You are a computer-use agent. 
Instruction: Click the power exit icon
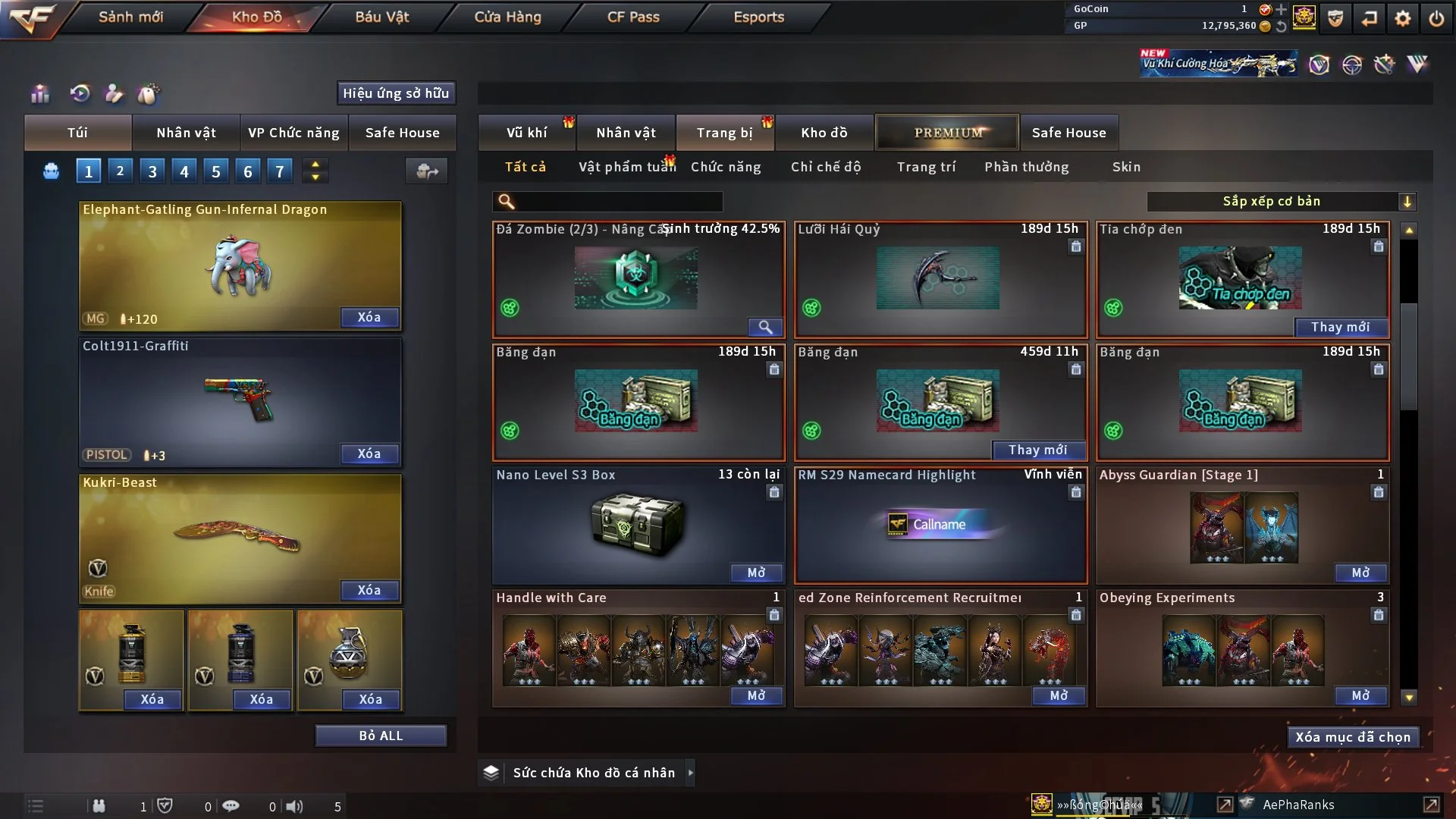pos(1436,18)
